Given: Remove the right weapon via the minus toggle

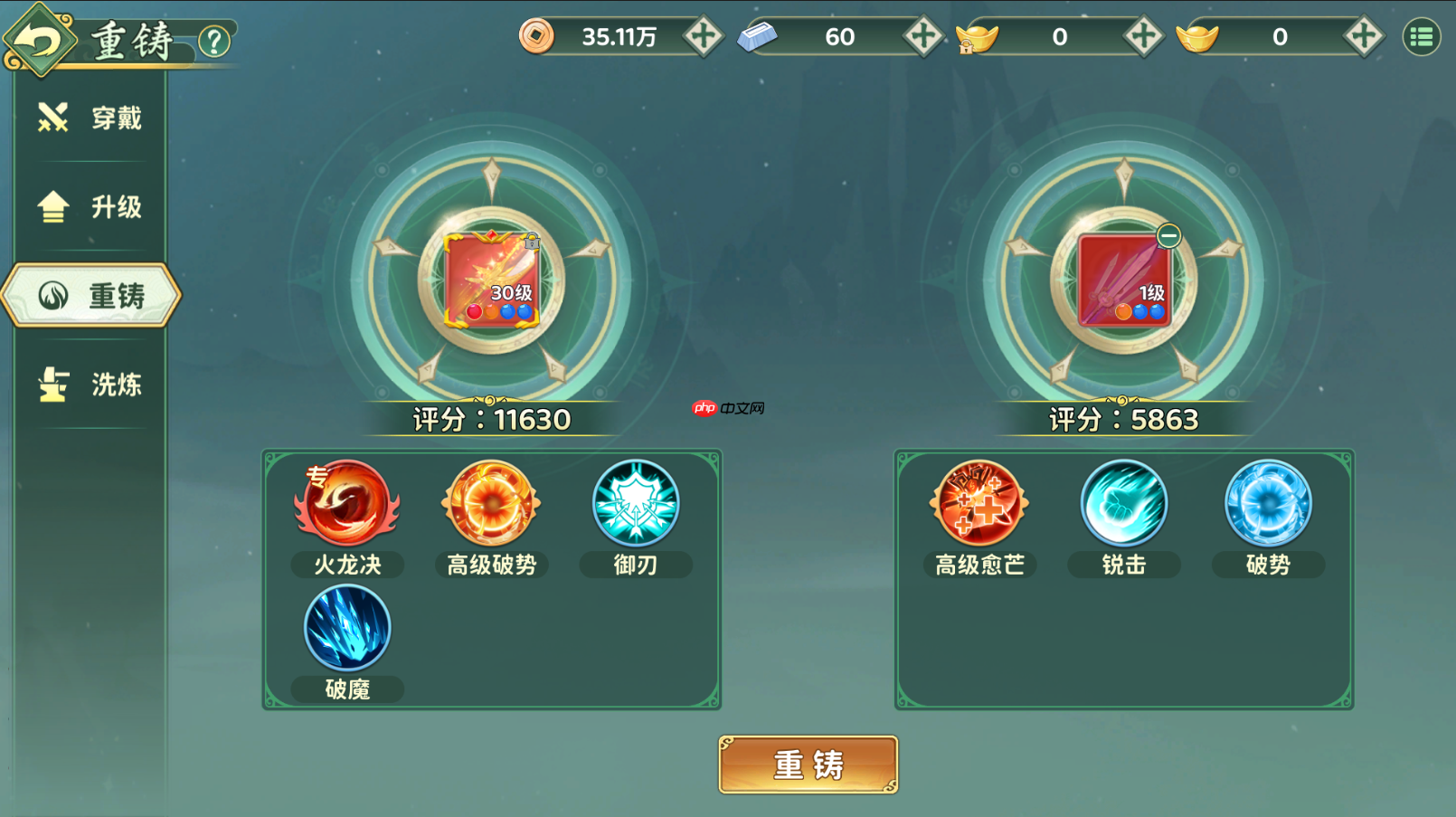Looking at the screenshot, I should tap(1167, 234).
